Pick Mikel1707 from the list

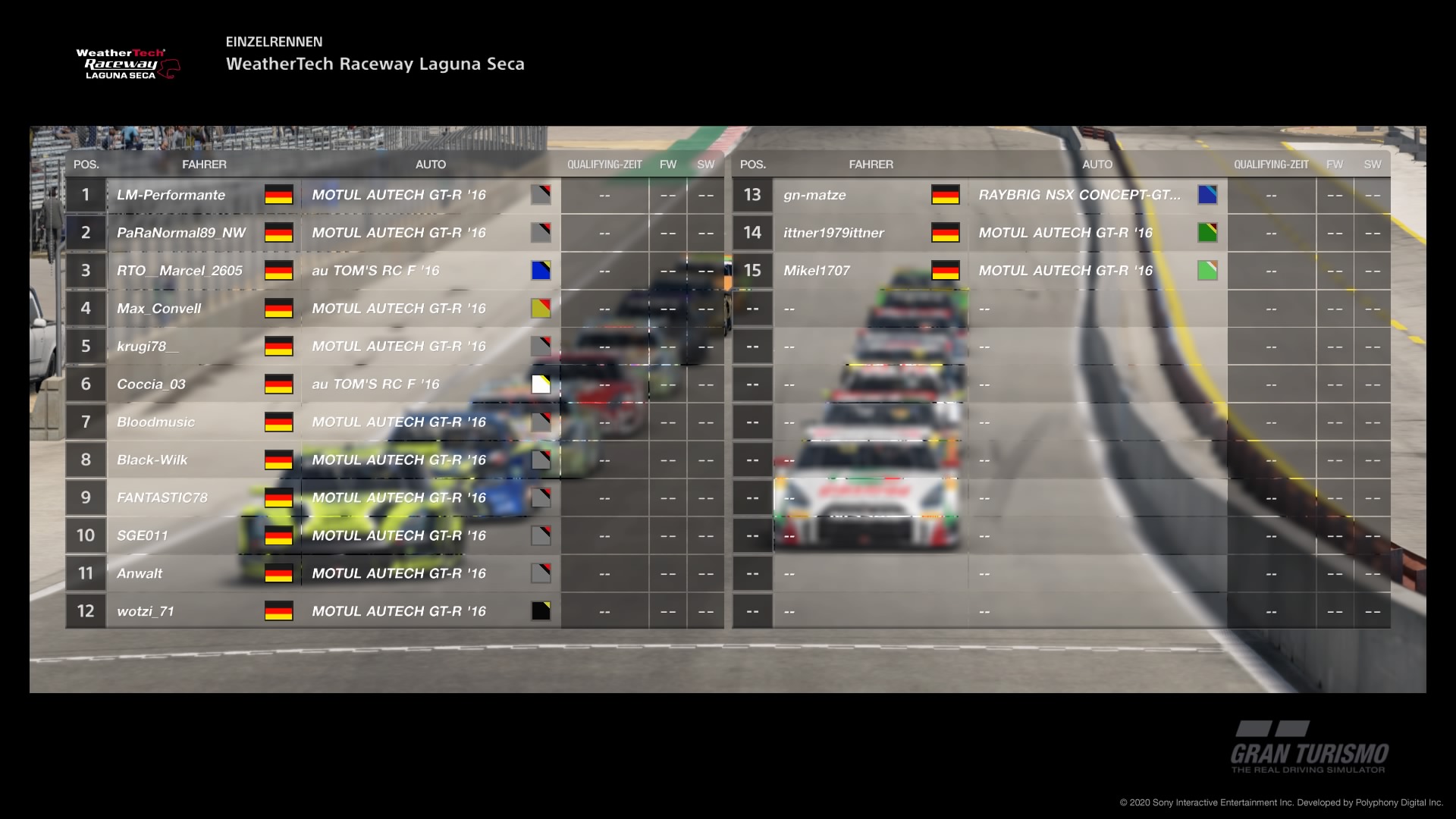pyautogui.click(x=817, y=271)
